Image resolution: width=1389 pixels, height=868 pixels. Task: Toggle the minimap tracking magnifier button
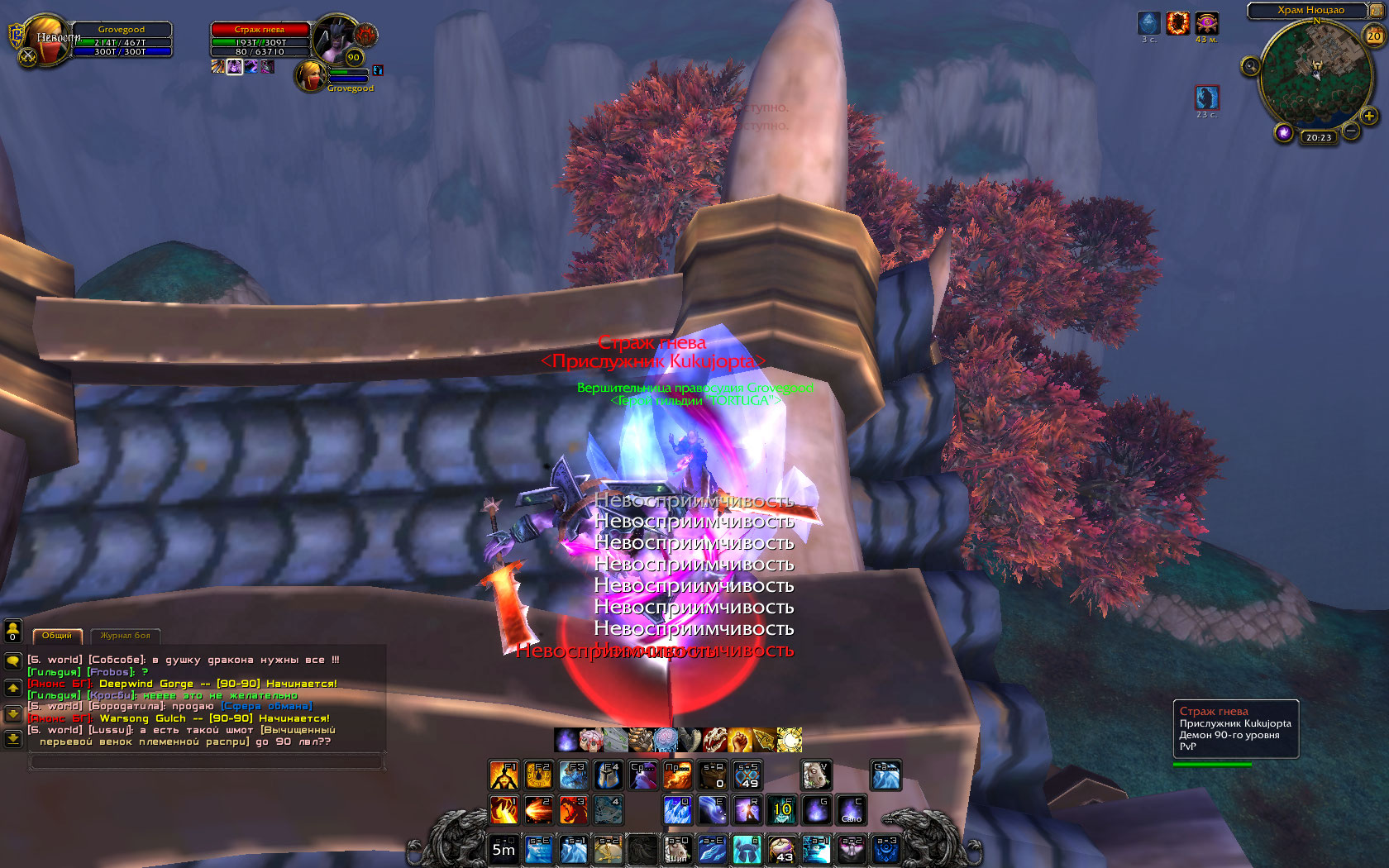[x=1250, y=66]
